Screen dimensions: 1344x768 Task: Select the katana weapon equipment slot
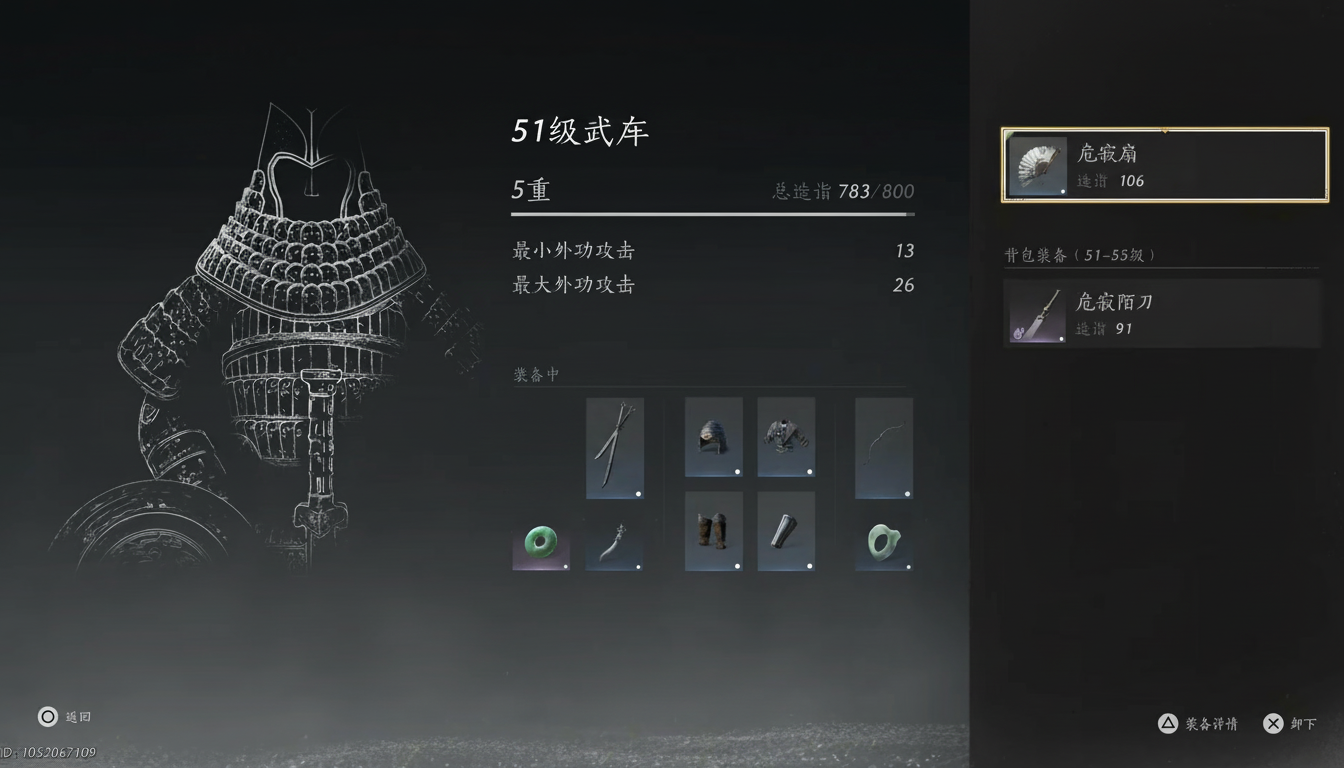[615, 448]
